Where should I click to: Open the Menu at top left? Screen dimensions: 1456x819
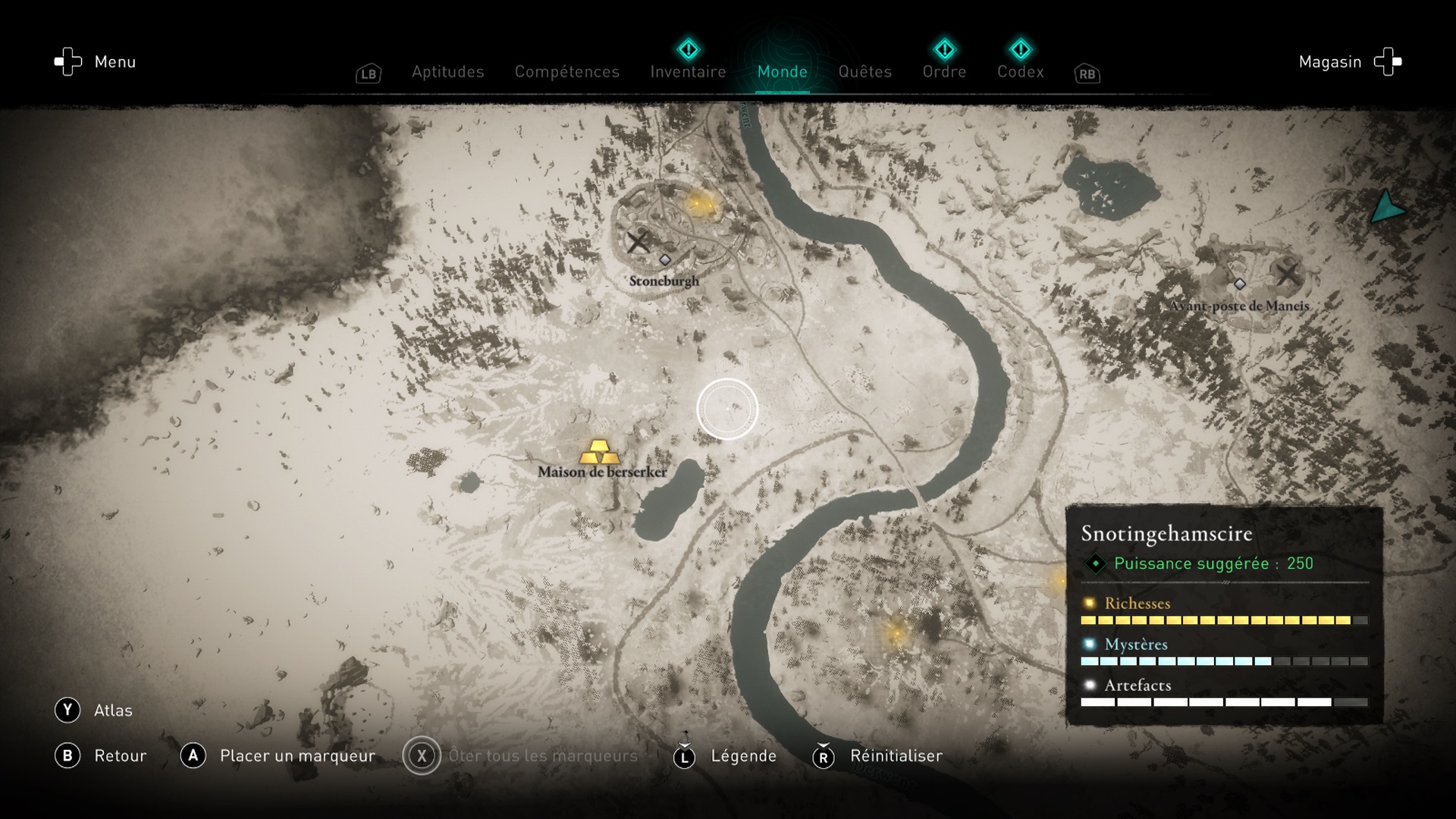[95, 62]
